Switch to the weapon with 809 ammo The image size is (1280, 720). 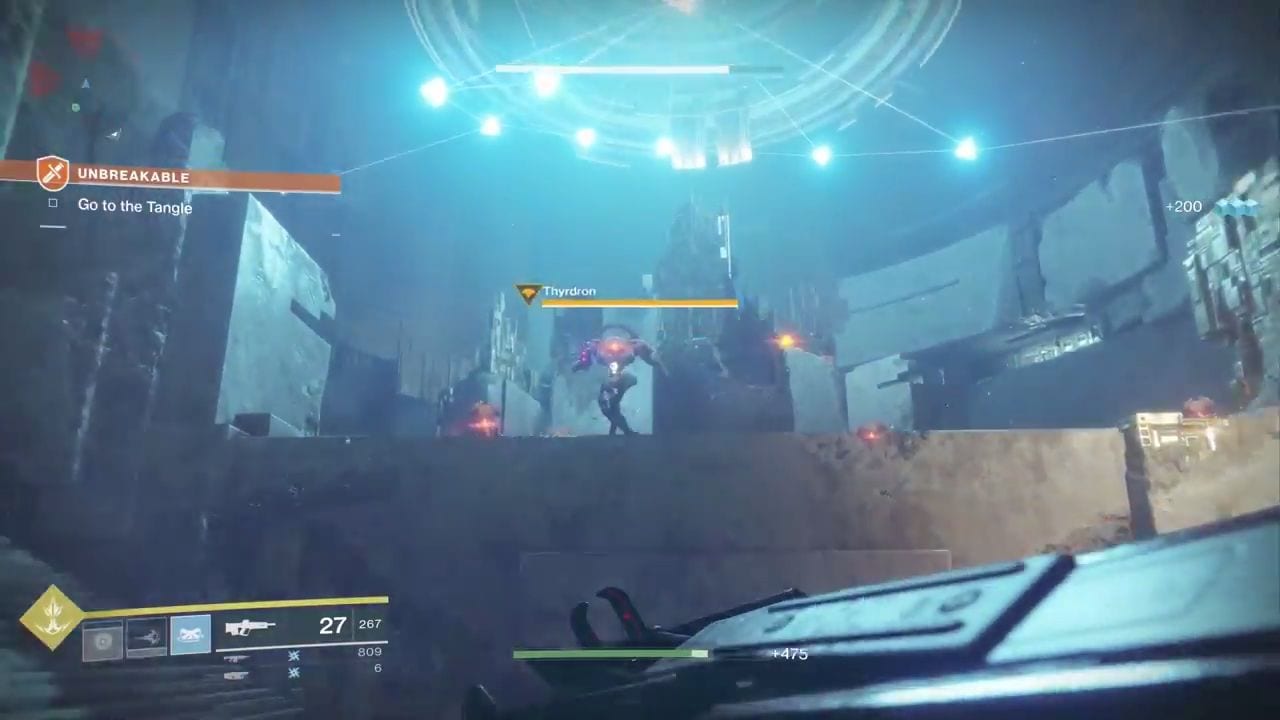(x=237, y=657)
